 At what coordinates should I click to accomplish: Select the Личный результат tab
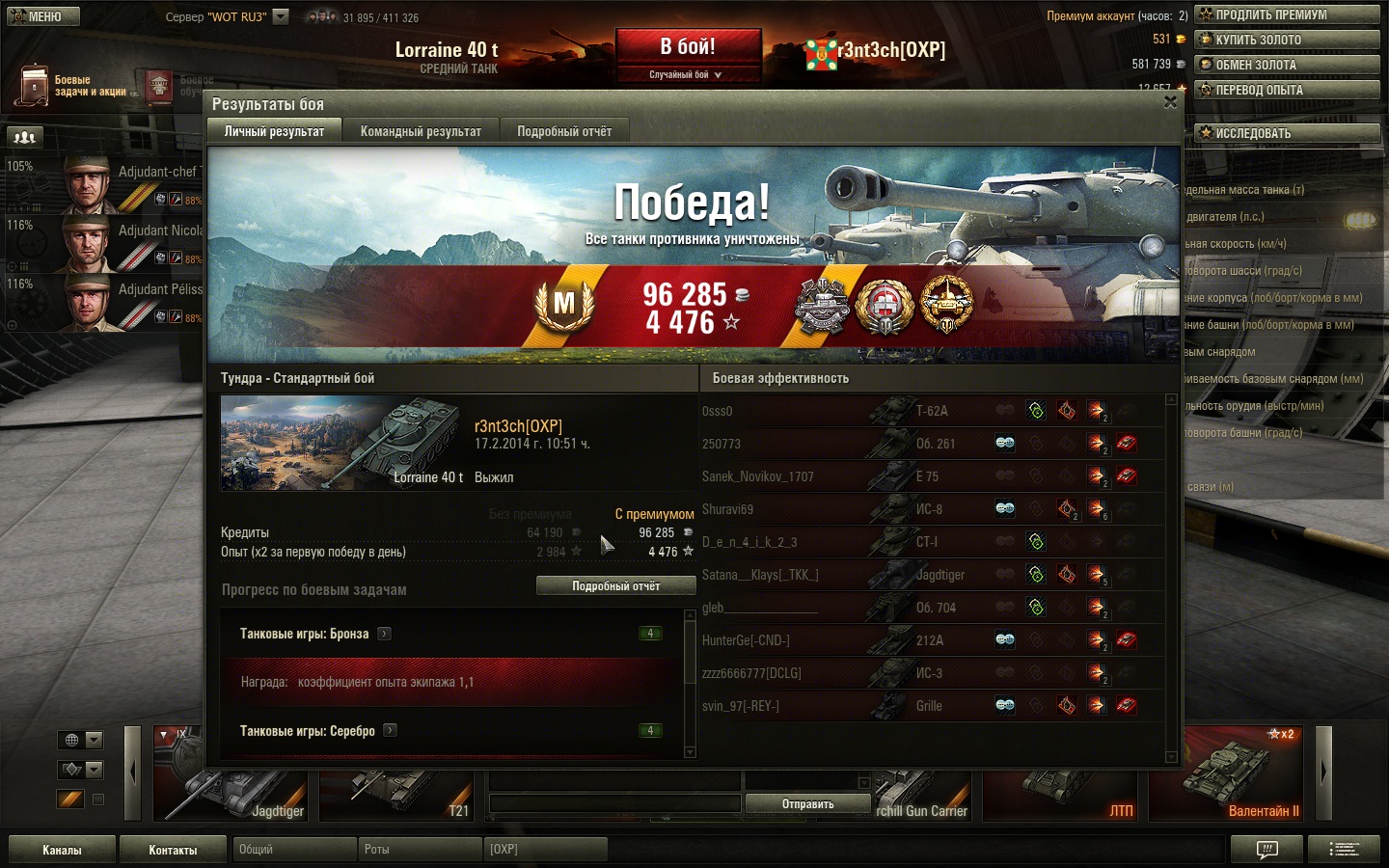tap(274, 131)
